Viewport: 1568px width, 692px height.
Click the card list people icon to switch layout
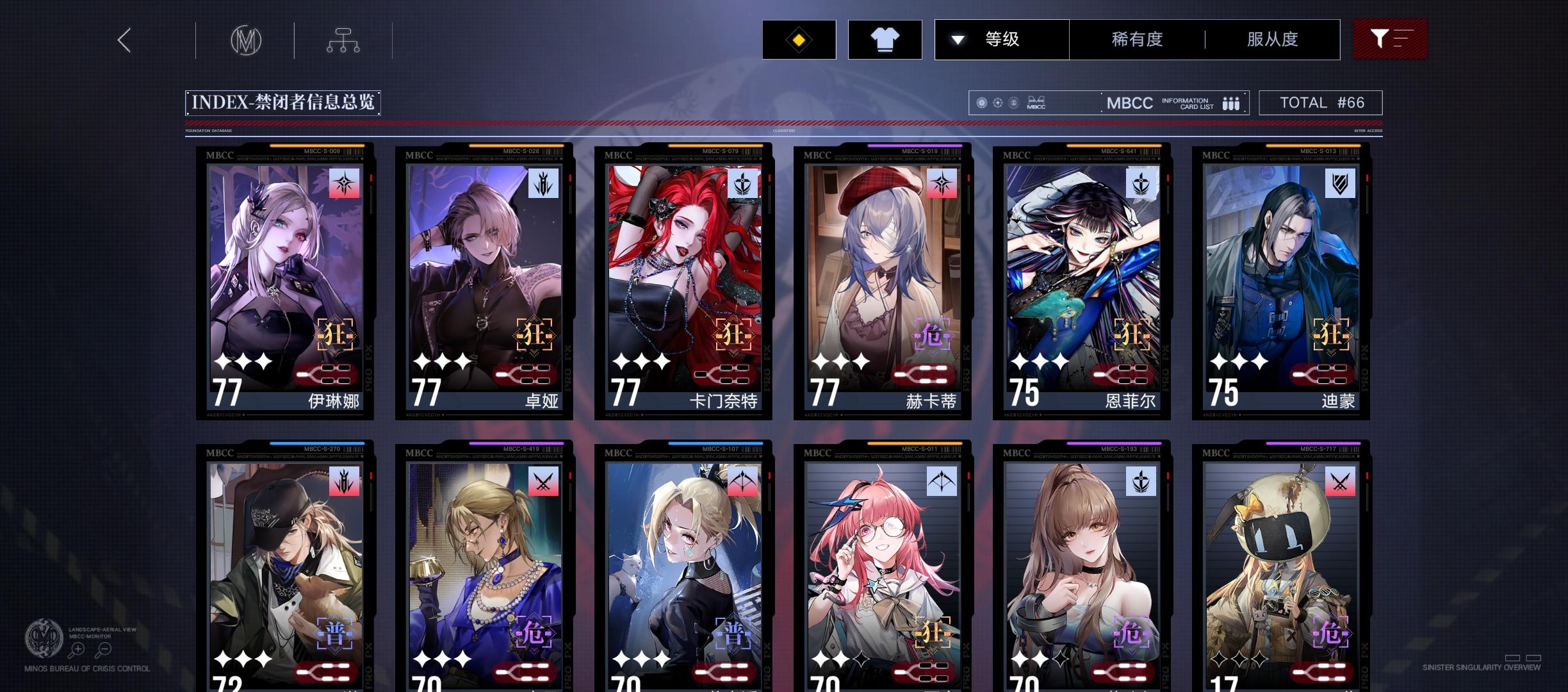[1230, 103]
